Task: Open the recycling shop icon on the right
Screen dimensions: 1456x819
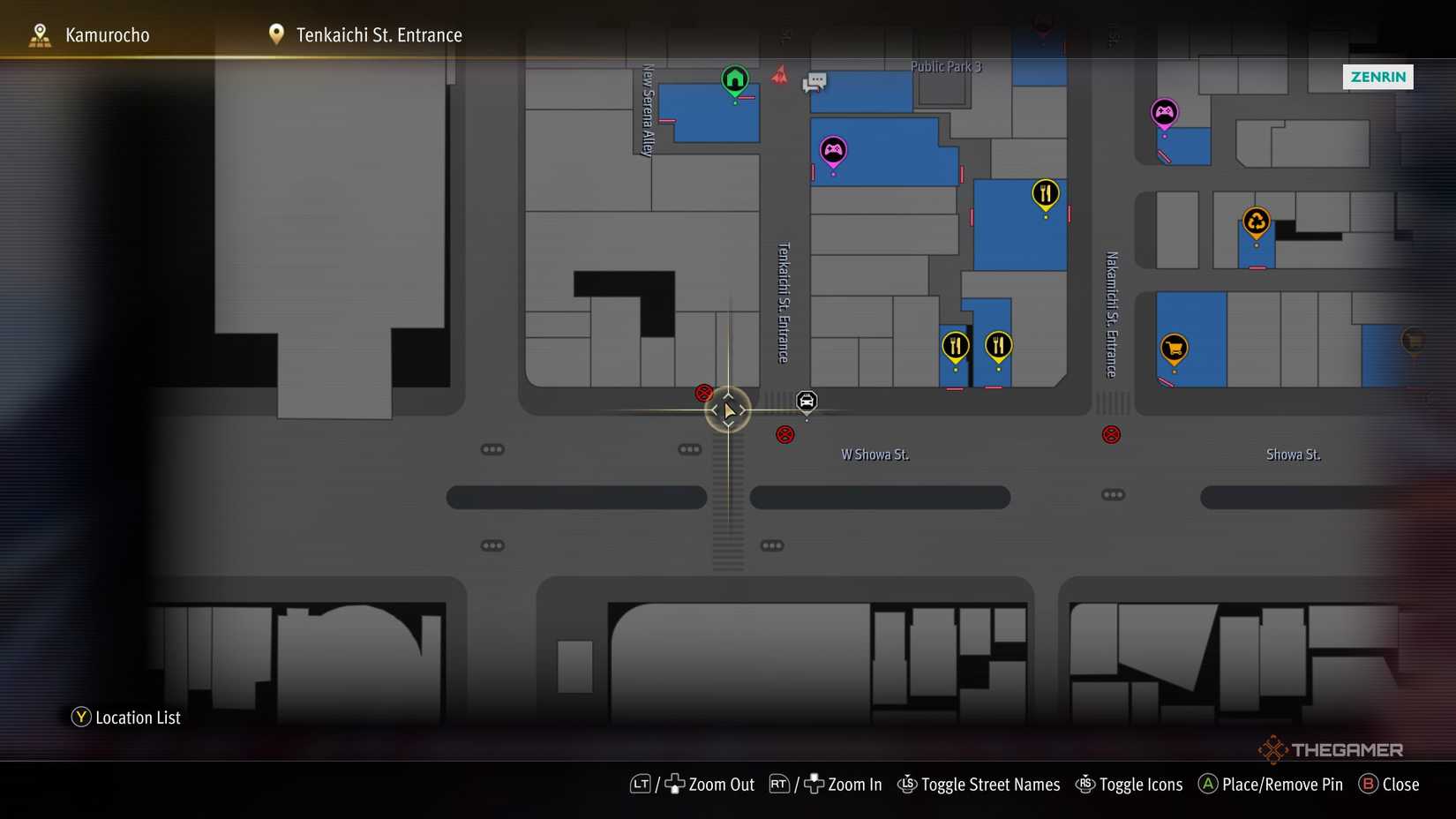Action: [x=1256, y=221]
